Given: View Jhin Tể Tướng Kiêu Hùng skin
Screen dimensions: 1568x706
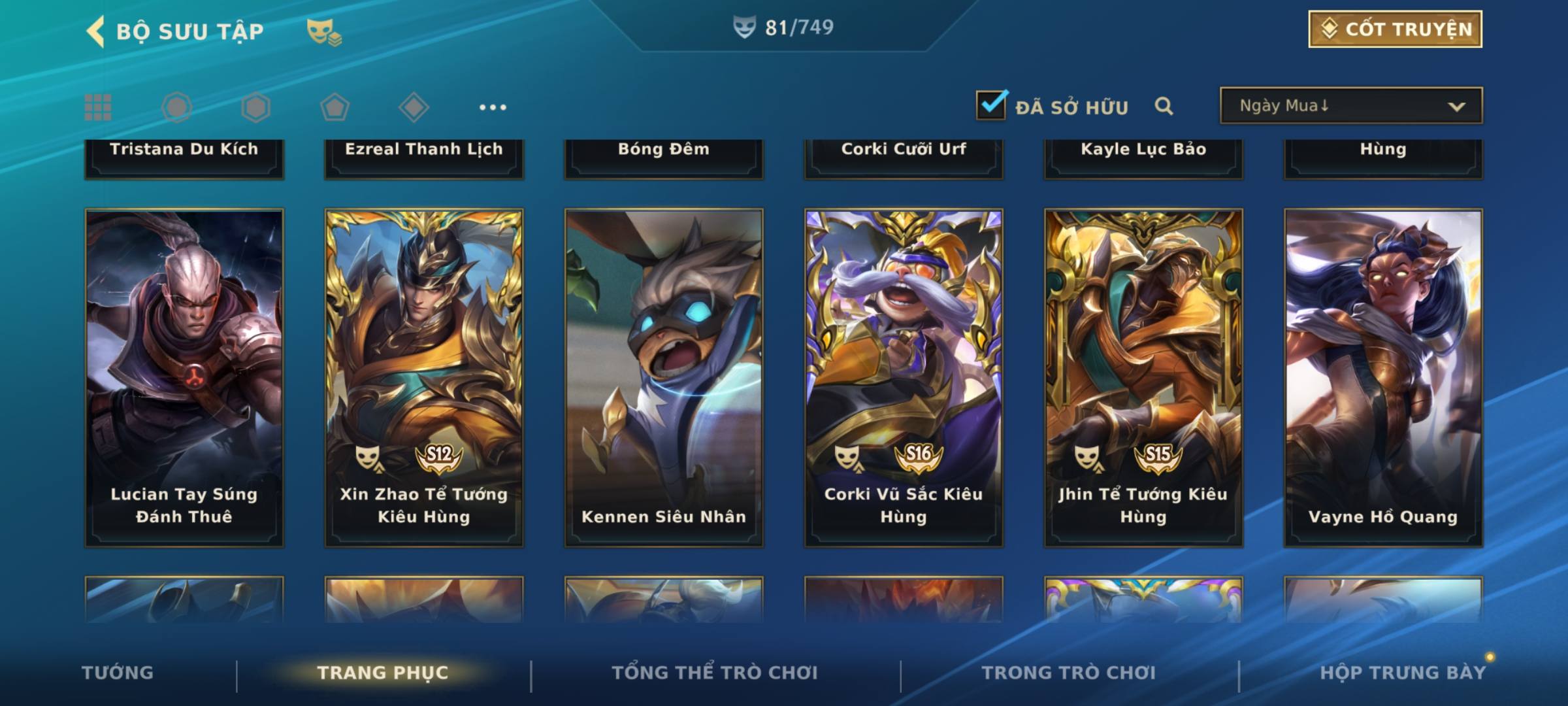Looking at the screenshot, I should 1143,377.
